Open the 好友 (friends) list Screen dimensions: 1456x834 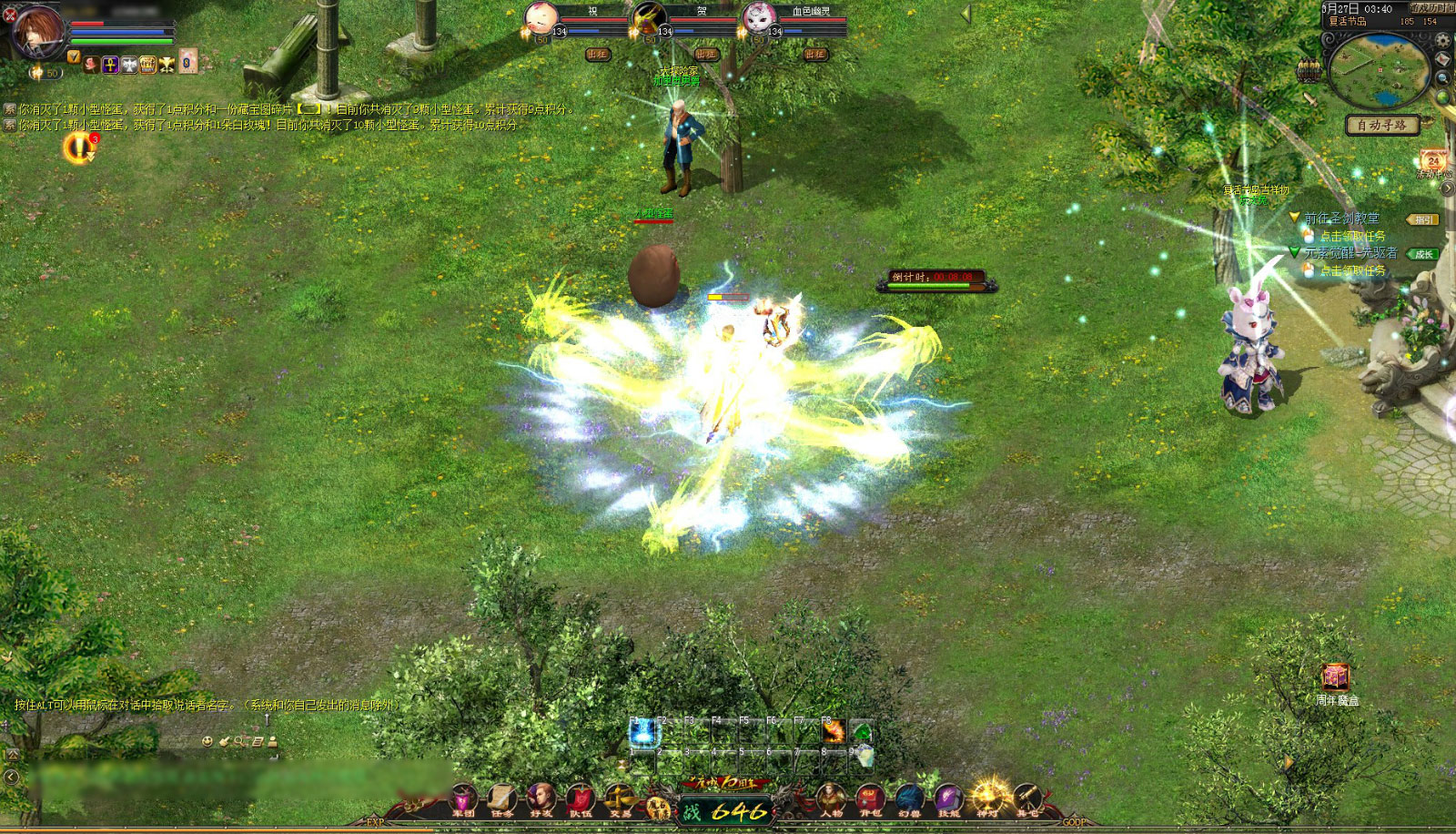(541, 799)
